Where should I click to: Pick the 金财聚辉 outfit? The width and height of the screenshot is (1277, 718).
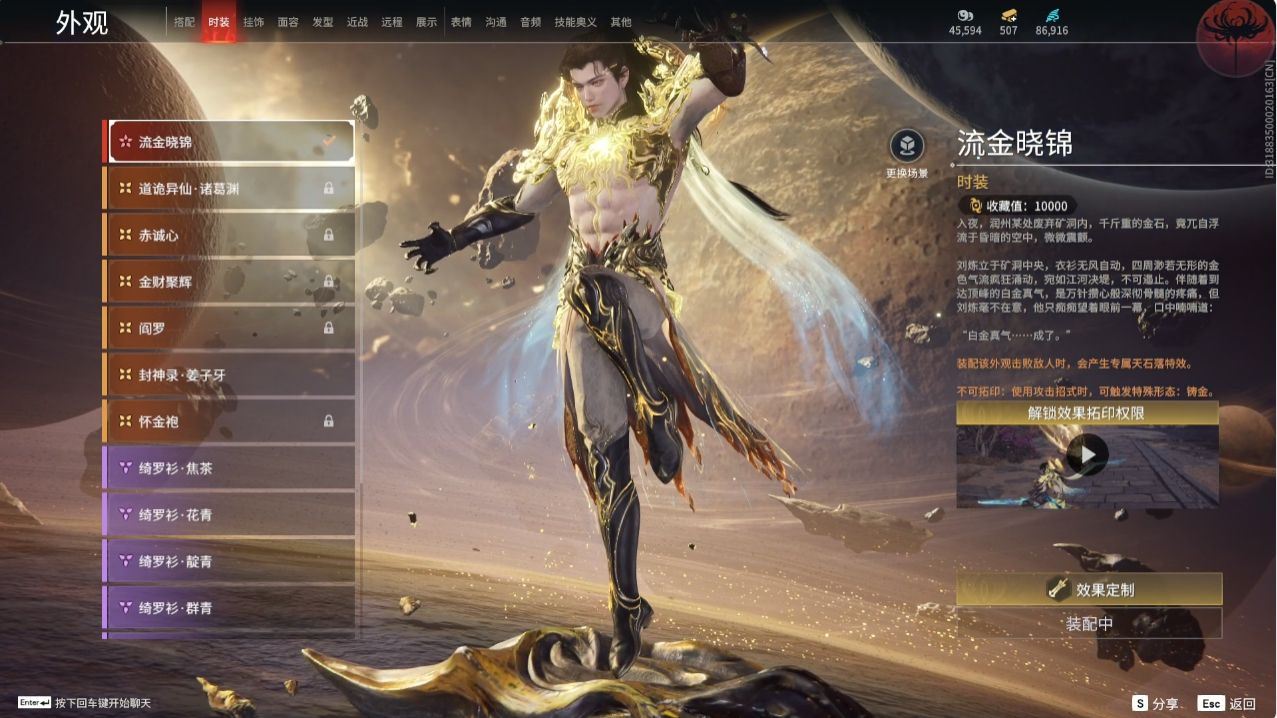[230, 282]
